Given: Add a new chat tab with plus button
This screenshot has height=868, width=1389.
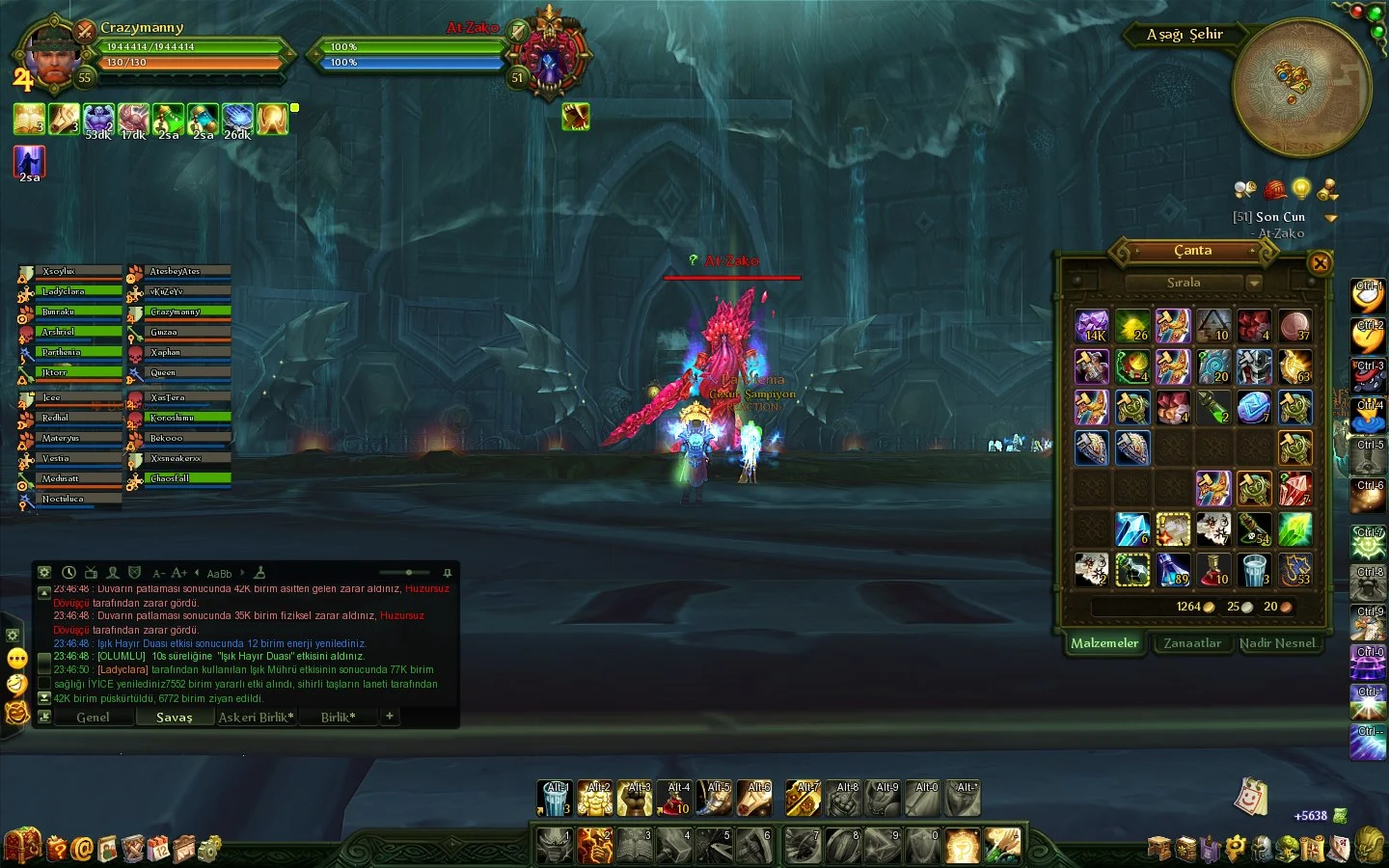Looking at the screenshot, I should (x=390, y=717).
